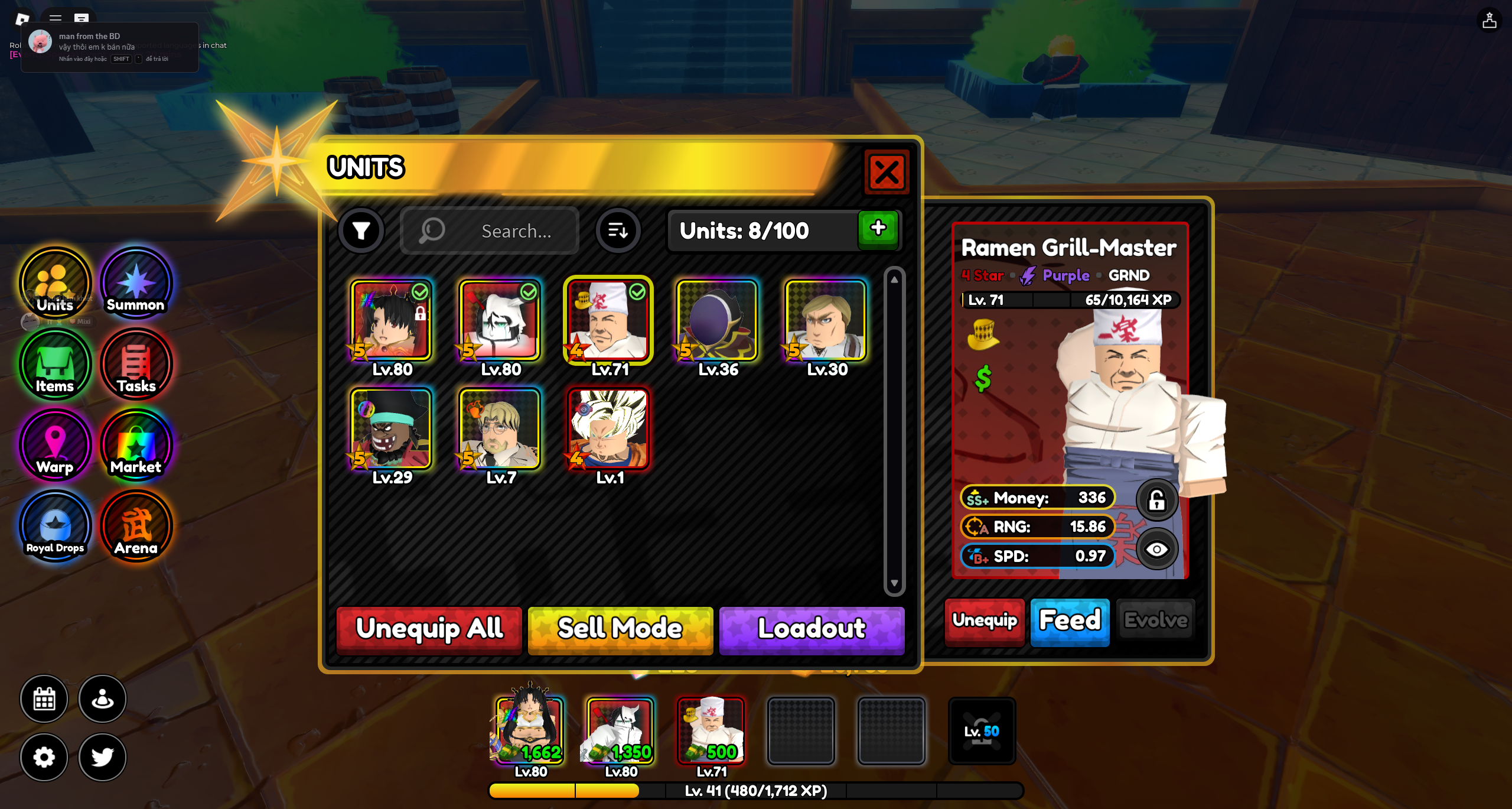Toggle the eye visibility icon
Viewport: 1512px width, 809px height.
click(x=1156, y=550)
